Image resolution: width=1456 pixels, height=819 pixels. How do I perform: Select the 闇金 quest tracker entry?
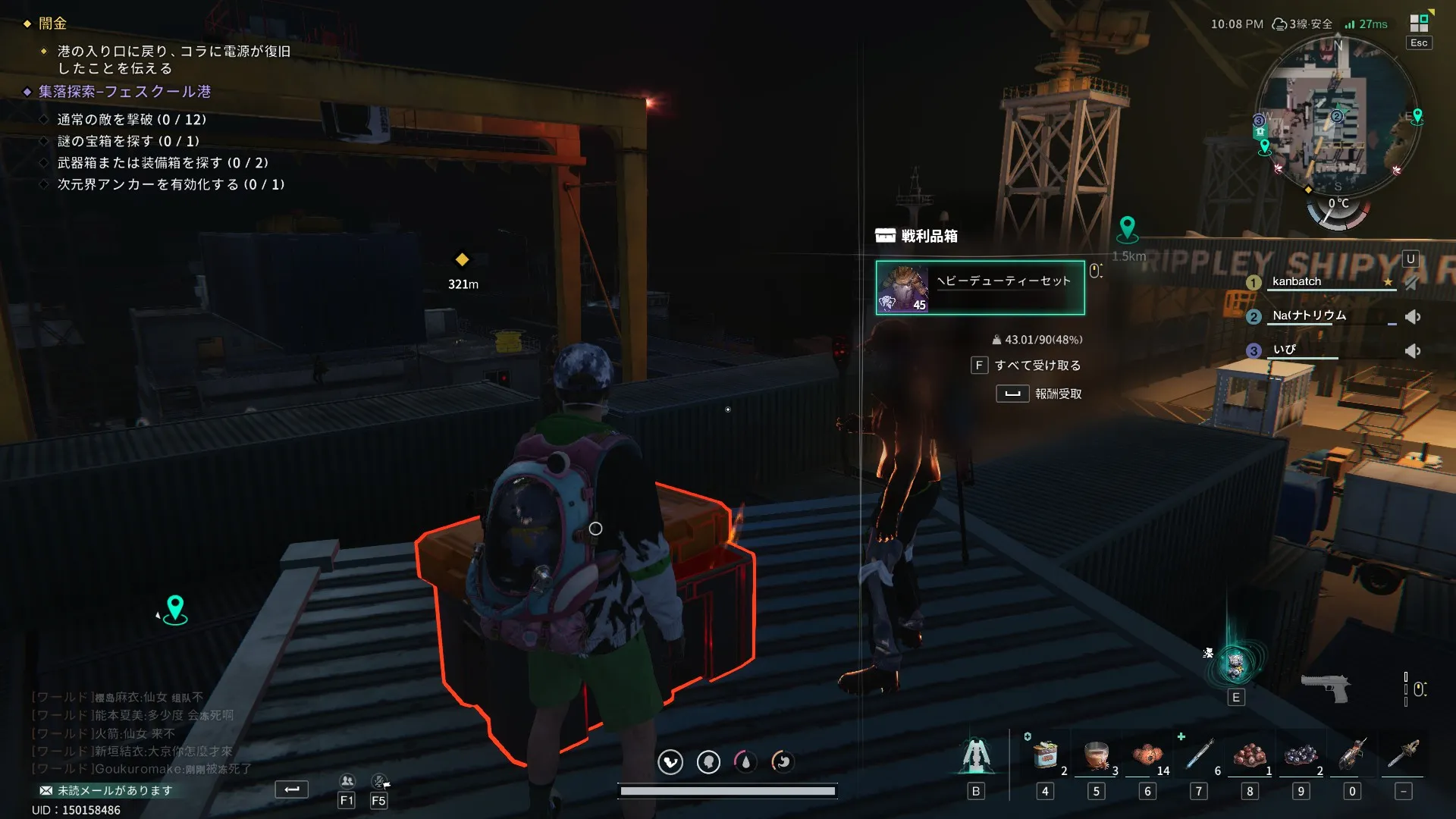click(x=53, y=24)
